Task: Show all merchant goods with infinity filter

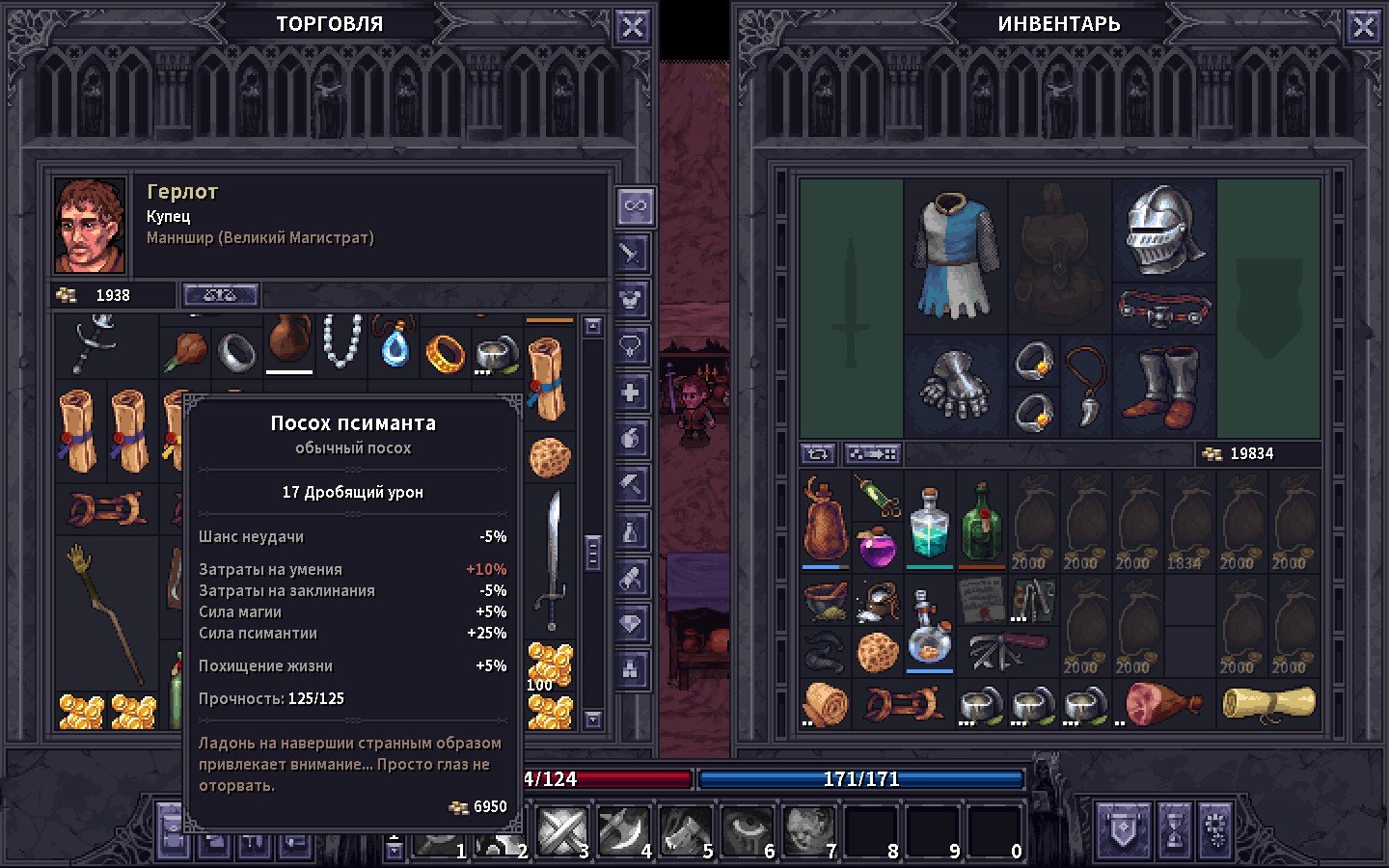Action: pyautogui.click(x=634, y=206)
